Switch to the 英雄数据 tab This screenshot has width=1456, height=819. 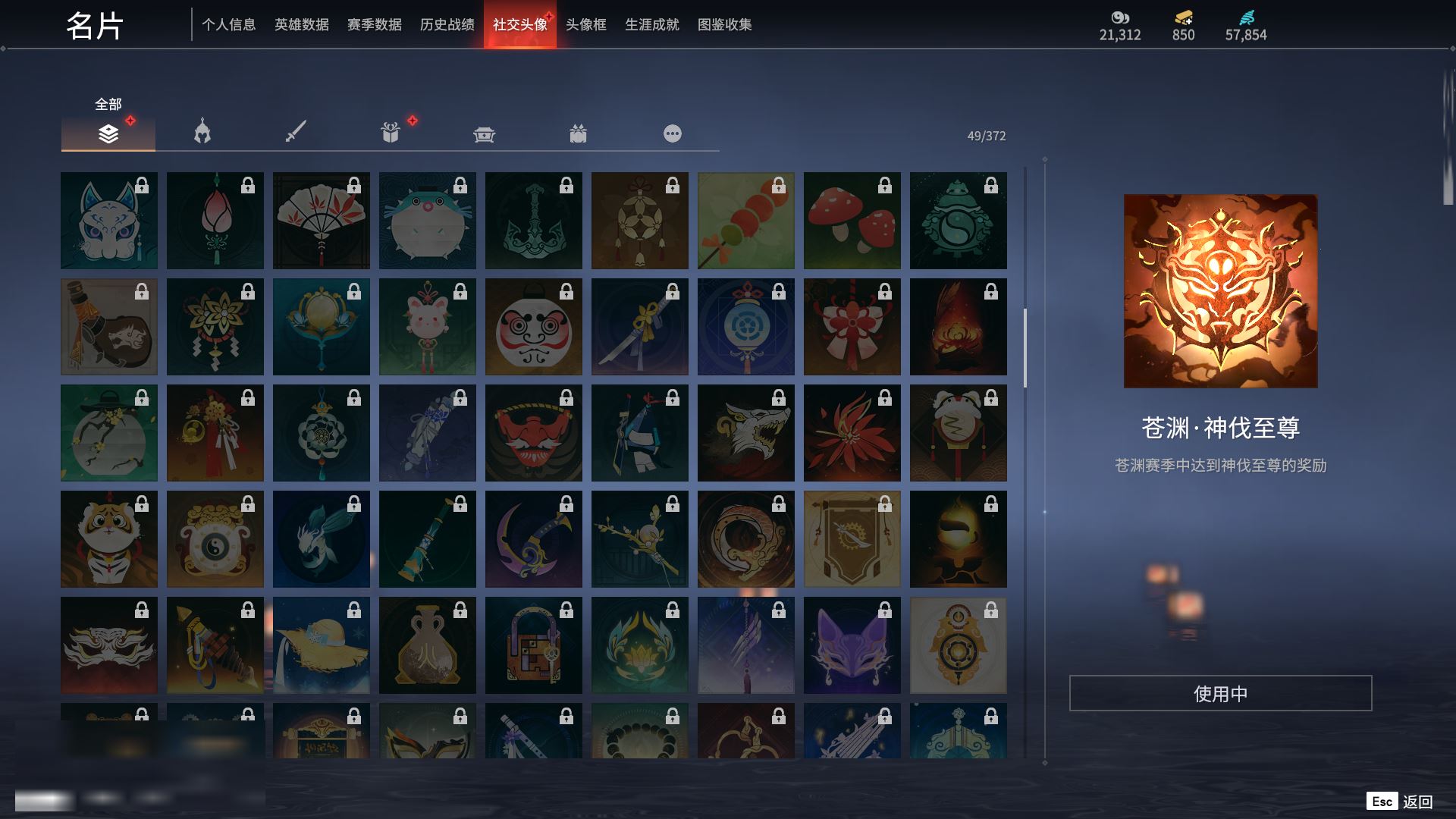(301, 25)
